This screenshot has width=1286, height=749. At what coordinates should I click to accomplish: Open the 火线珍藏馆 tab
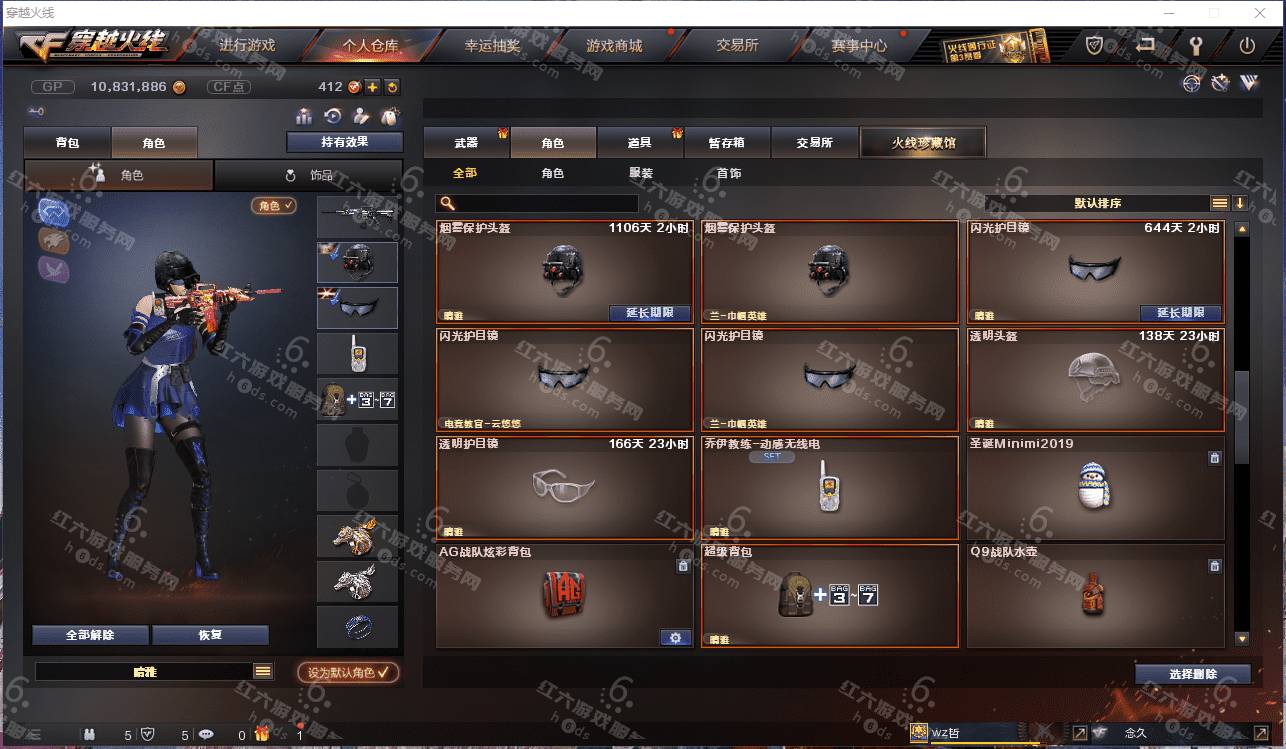point(923,143)
